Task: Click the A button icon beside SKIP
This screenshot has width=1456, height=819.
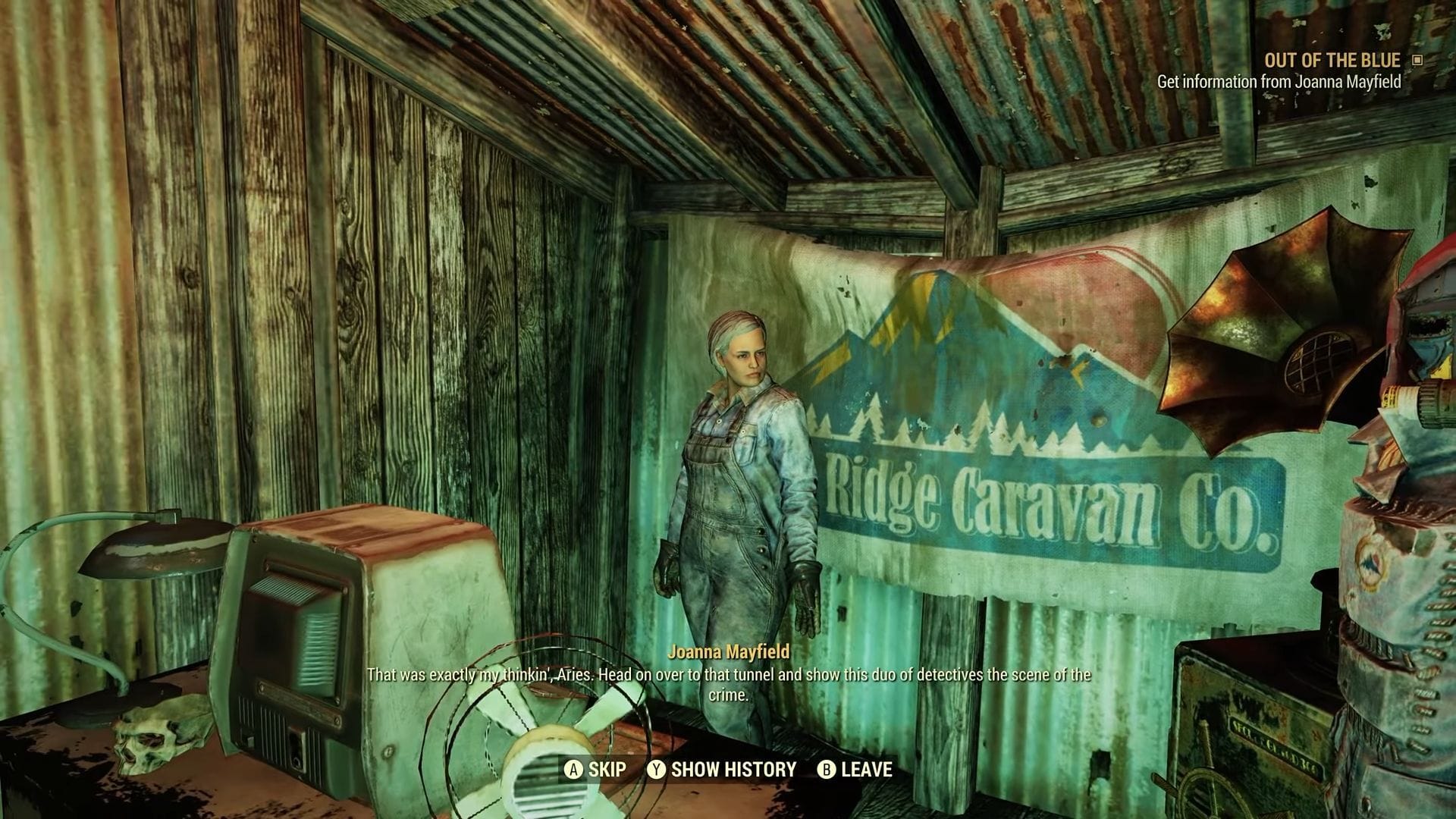Action: click(x=575, y=769)
